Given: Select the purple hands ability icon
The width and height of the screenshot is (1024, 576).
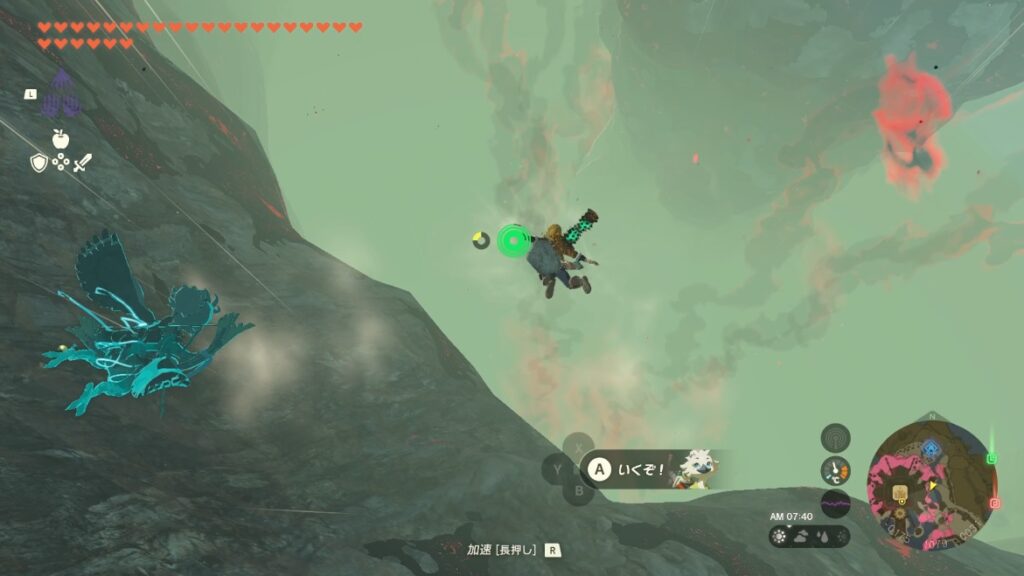Looking at the screenshot, I should click(x=62, y=94).
